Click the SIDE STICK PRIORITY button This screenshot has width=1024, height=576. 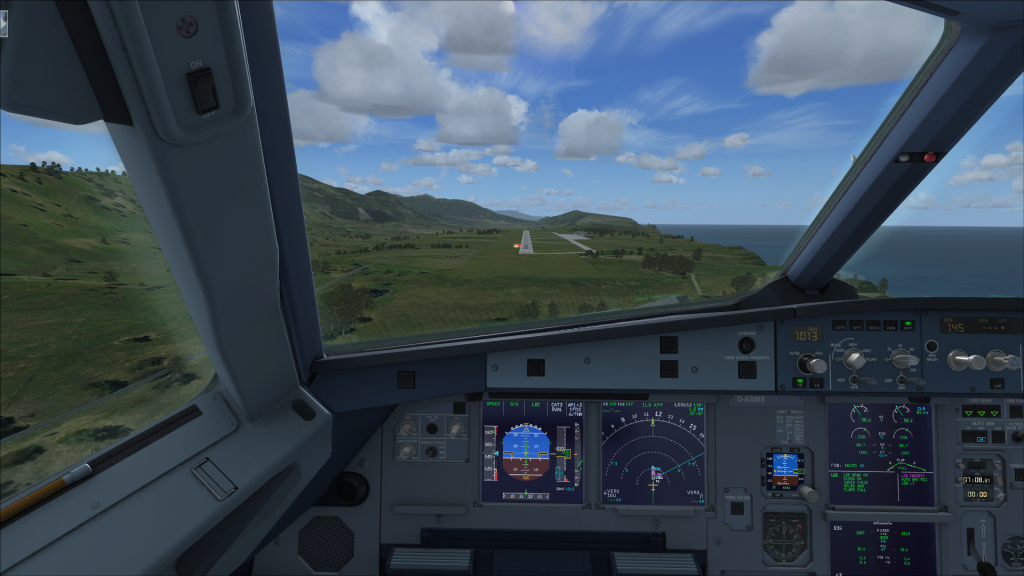coord(746,370)
